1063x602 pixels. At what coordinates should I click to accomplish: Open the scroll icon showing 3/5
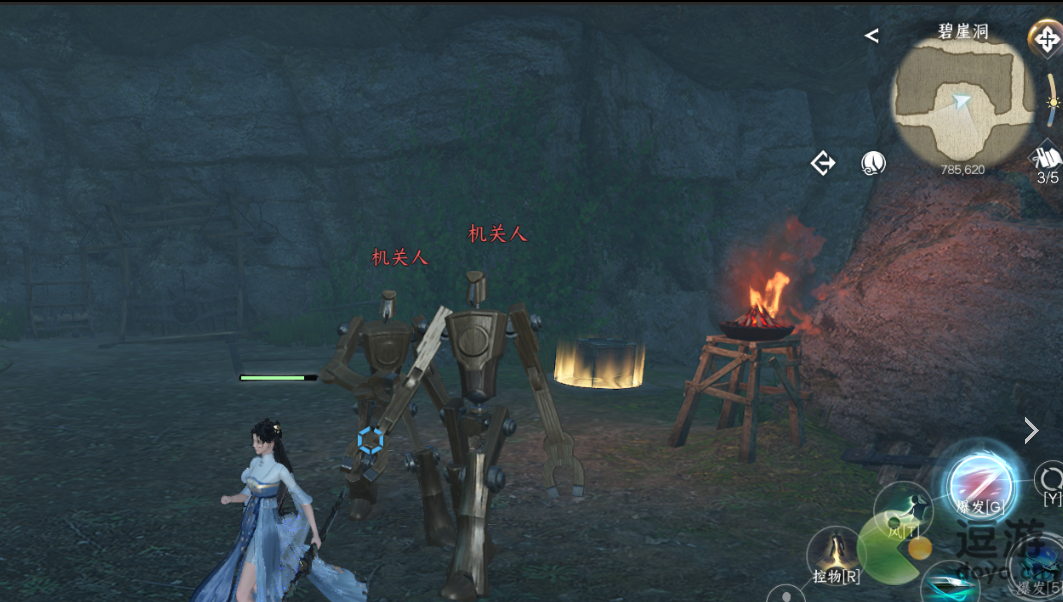click(1047, 163)
